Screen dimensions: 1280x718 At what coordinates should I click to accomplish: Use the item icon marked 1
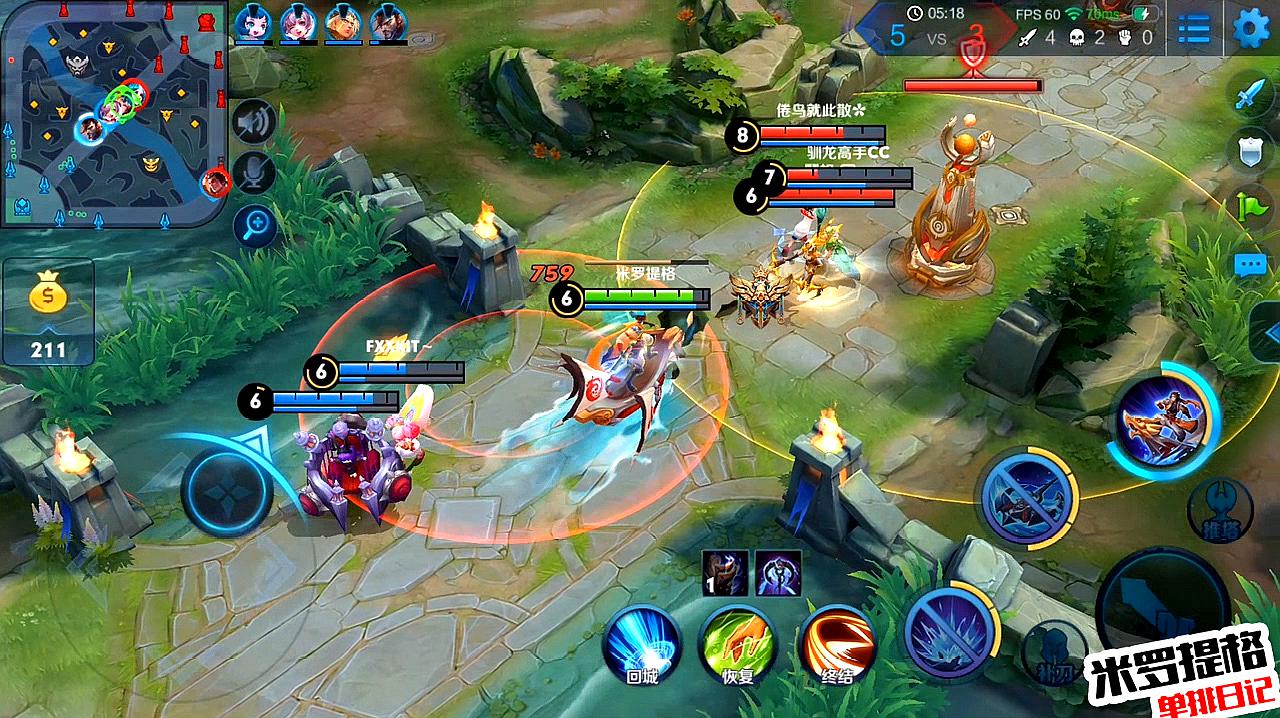[724, 573]
